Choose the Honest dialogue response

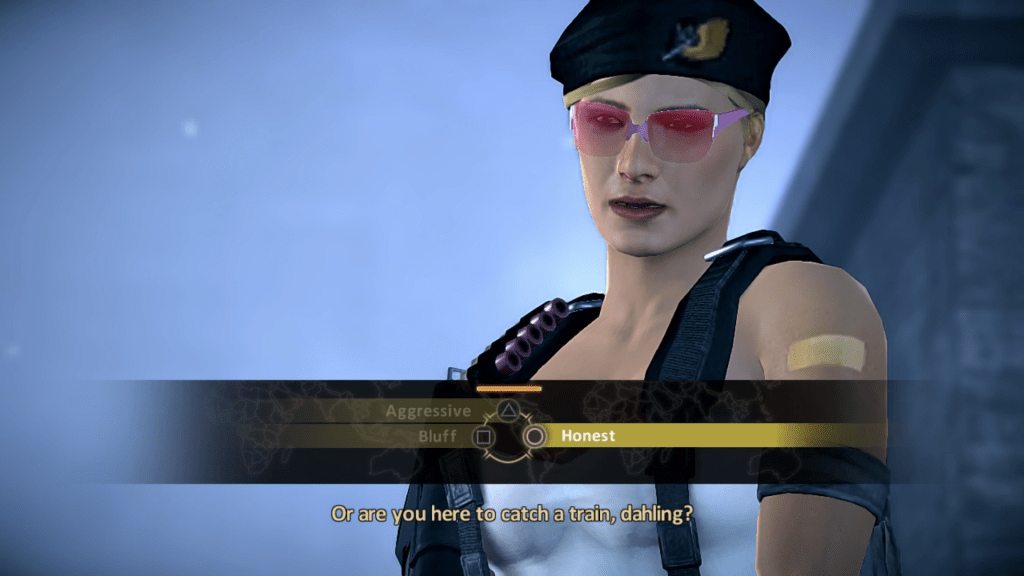(x=587, y=436)
